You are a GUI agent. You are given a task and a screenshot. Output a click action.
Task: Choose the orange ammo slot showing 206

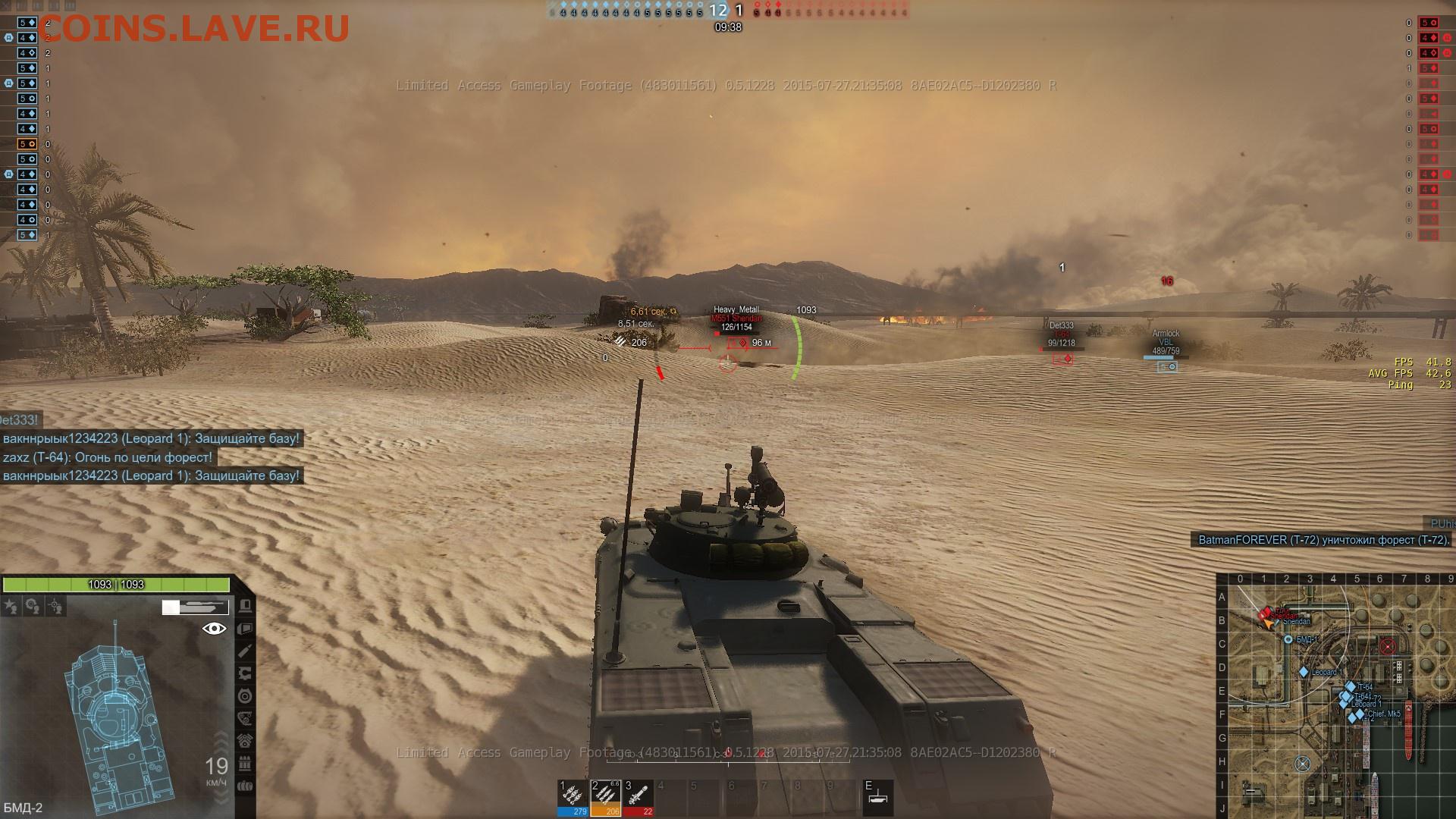[605, 797]
